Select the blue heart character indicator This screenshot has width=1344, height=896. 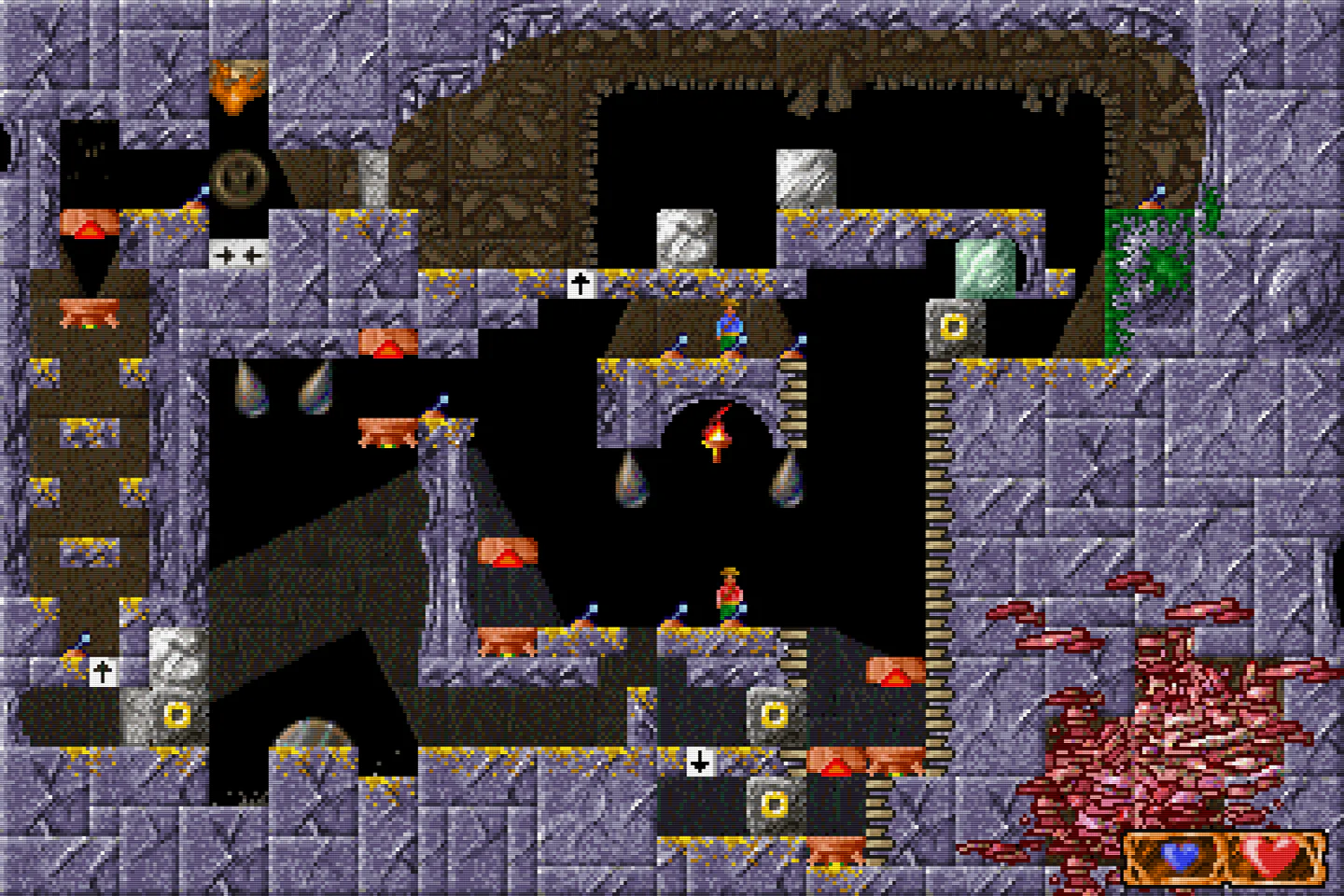tap(1178, 856)
